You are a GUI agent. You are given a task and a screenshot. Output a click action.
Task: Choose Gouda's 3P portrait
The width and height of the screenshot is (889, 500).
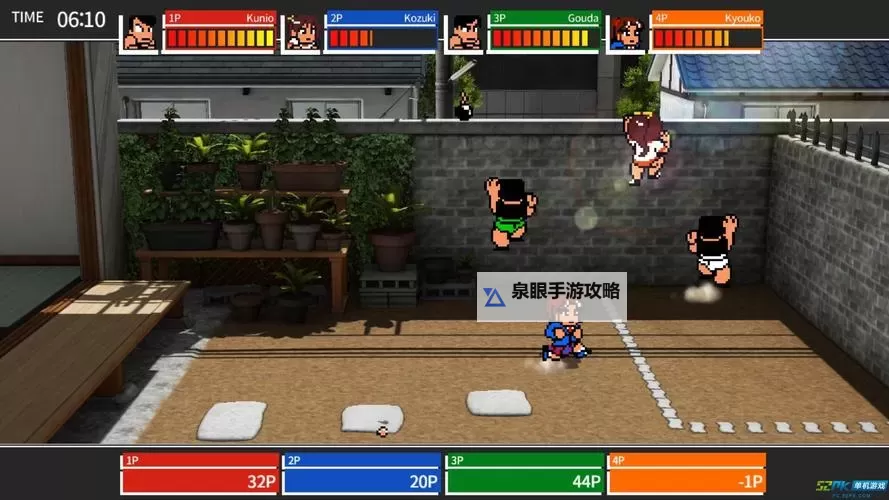pyautogui.click(x=465, y=32)
